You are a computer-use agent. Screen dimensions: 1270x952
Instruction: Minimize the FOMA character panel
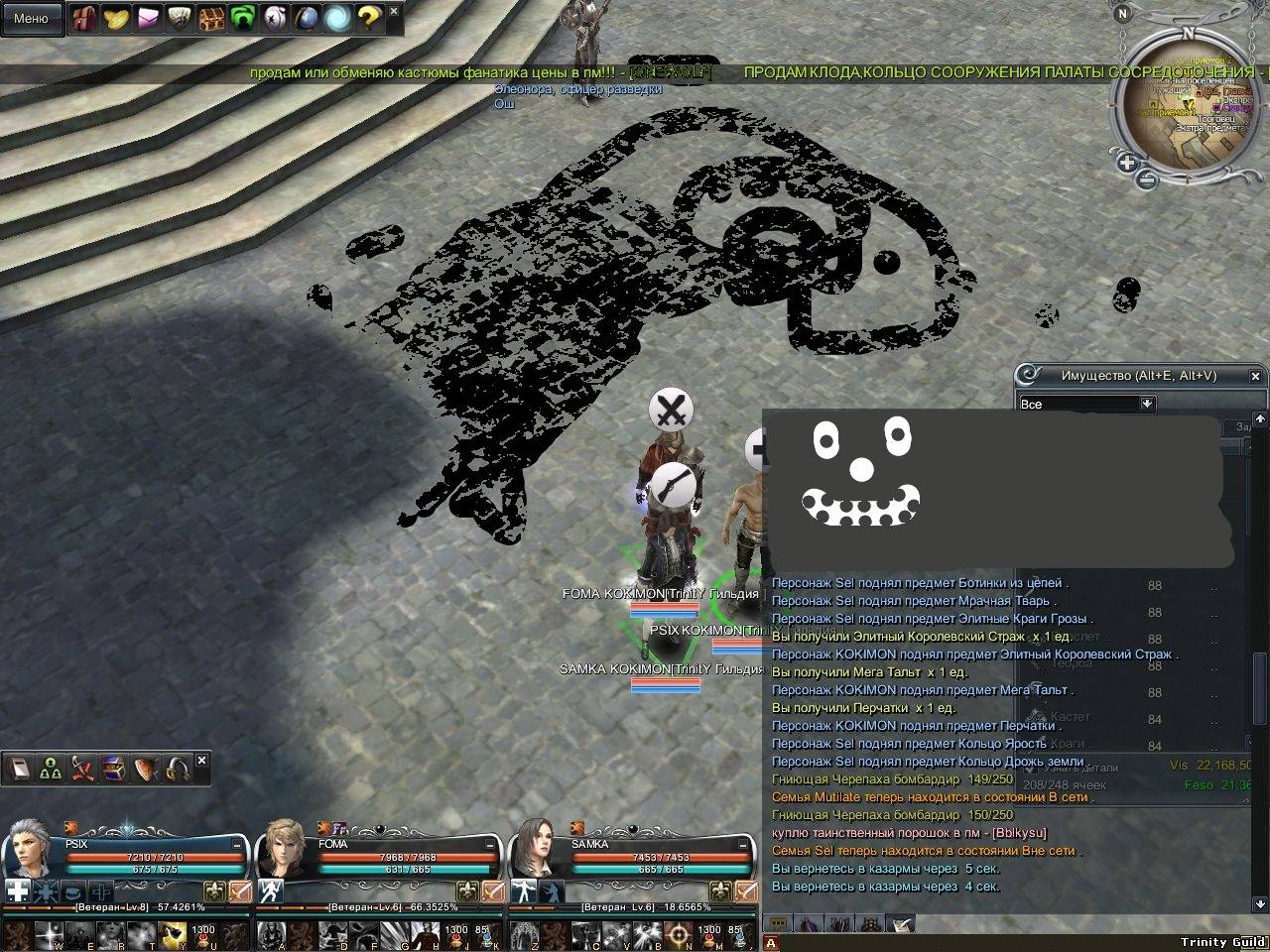tap(490, 844)
